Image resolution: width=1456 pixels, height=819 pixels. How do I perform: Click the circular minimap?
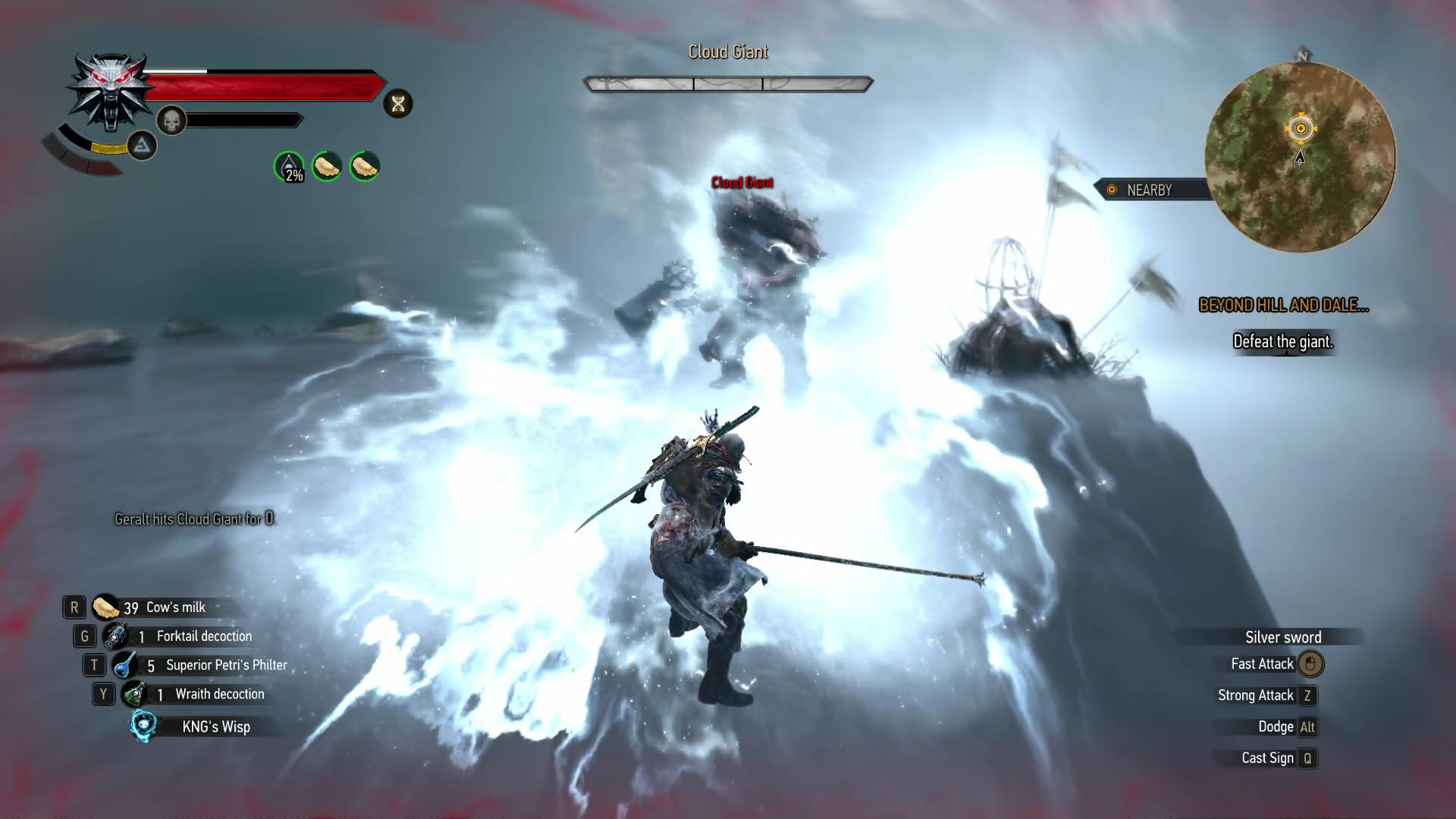coord(1300,158)
